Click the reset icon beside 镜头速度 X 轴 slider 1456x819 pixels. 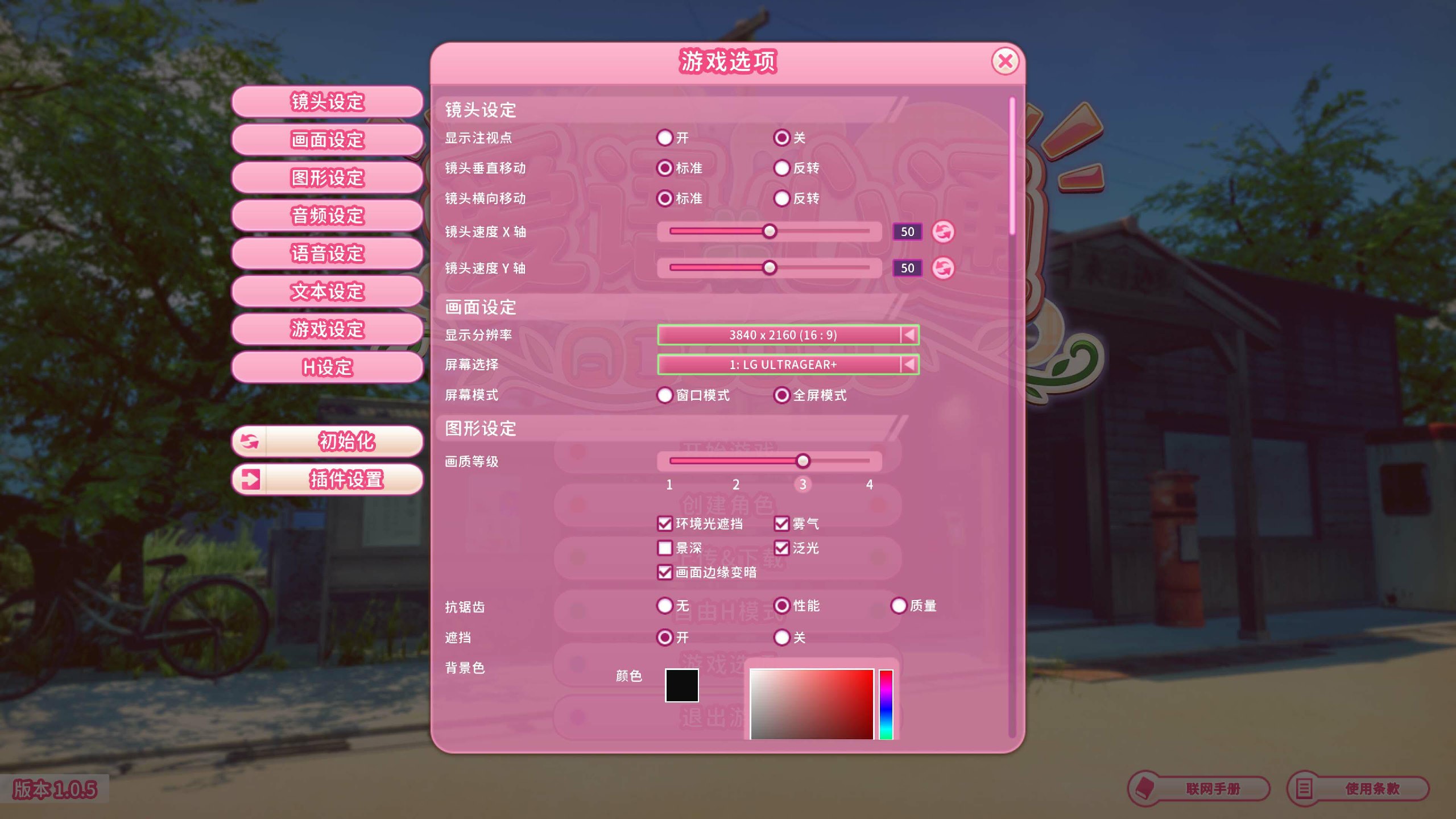(x=942, y=232)
